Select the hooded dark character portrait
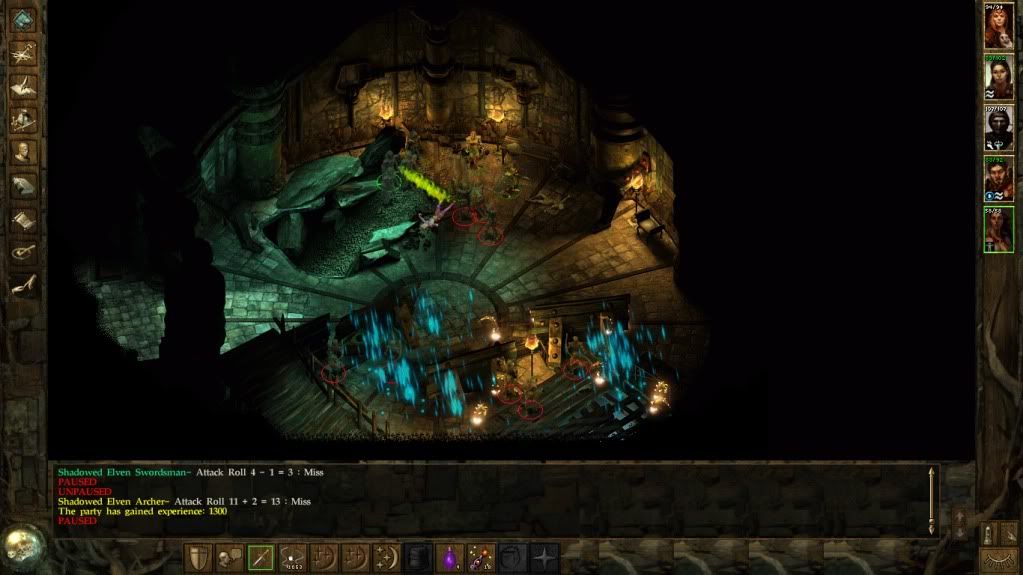 coord(998,127)
